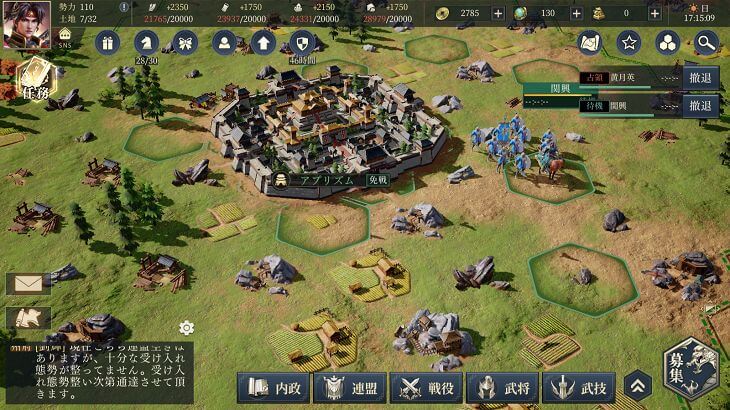Image resolution: width=730 pixels, height=410 pixels.
Task: Open the 武将 (Generals) menu
Action: pyautogui.click(x=503, y=387)
